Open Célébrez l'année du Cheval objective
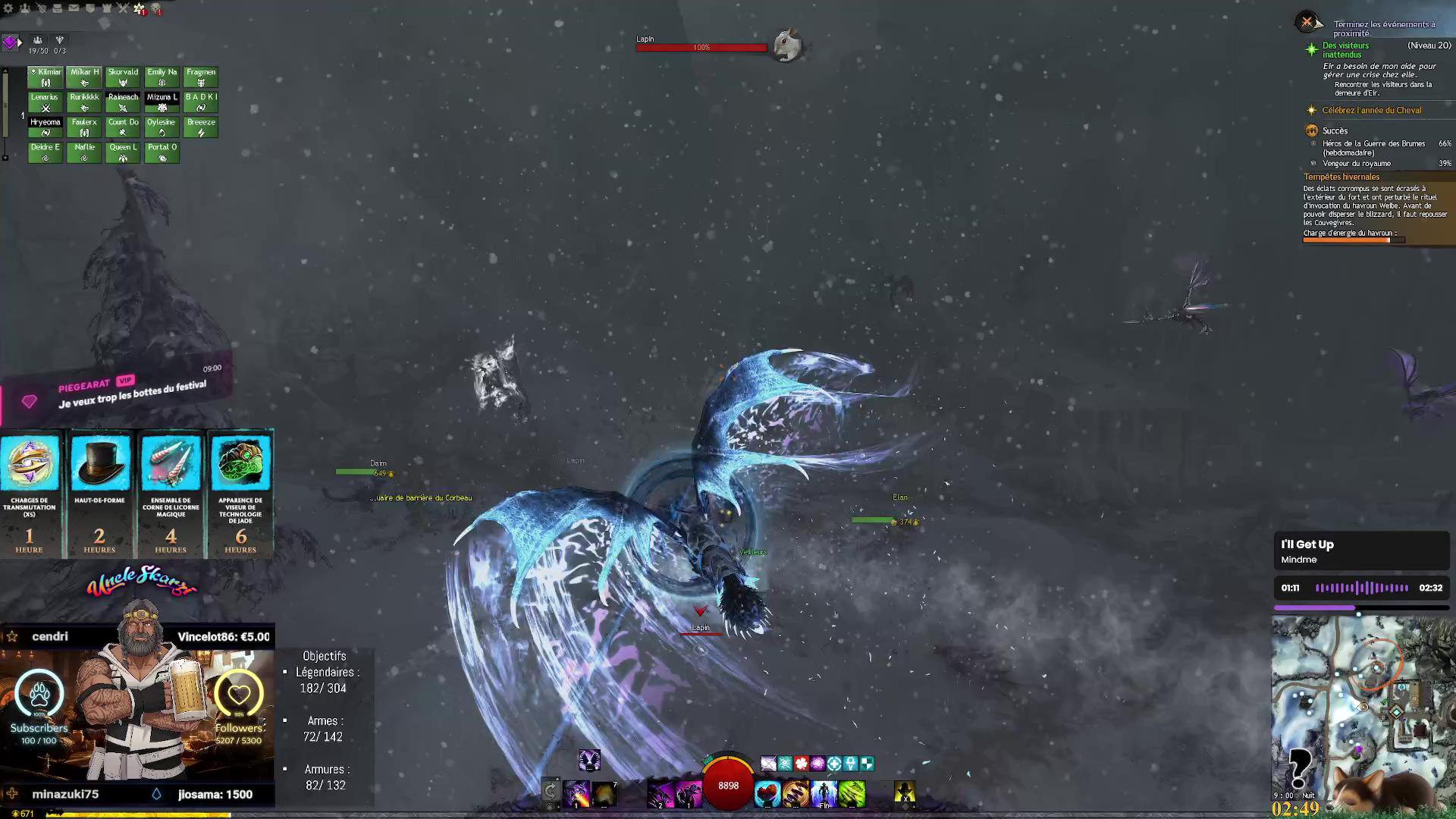Image resolution: width=1456 pixels, height=819 pixels. (x=1371, y=111)
